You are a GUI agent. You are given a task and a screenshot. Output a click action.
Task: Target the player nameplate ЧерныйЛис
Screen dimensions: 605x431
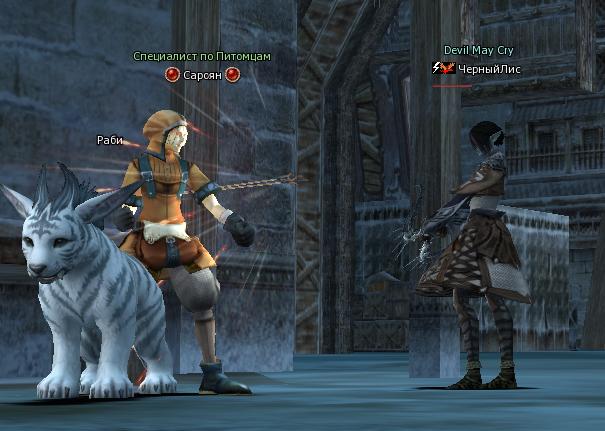490,68
